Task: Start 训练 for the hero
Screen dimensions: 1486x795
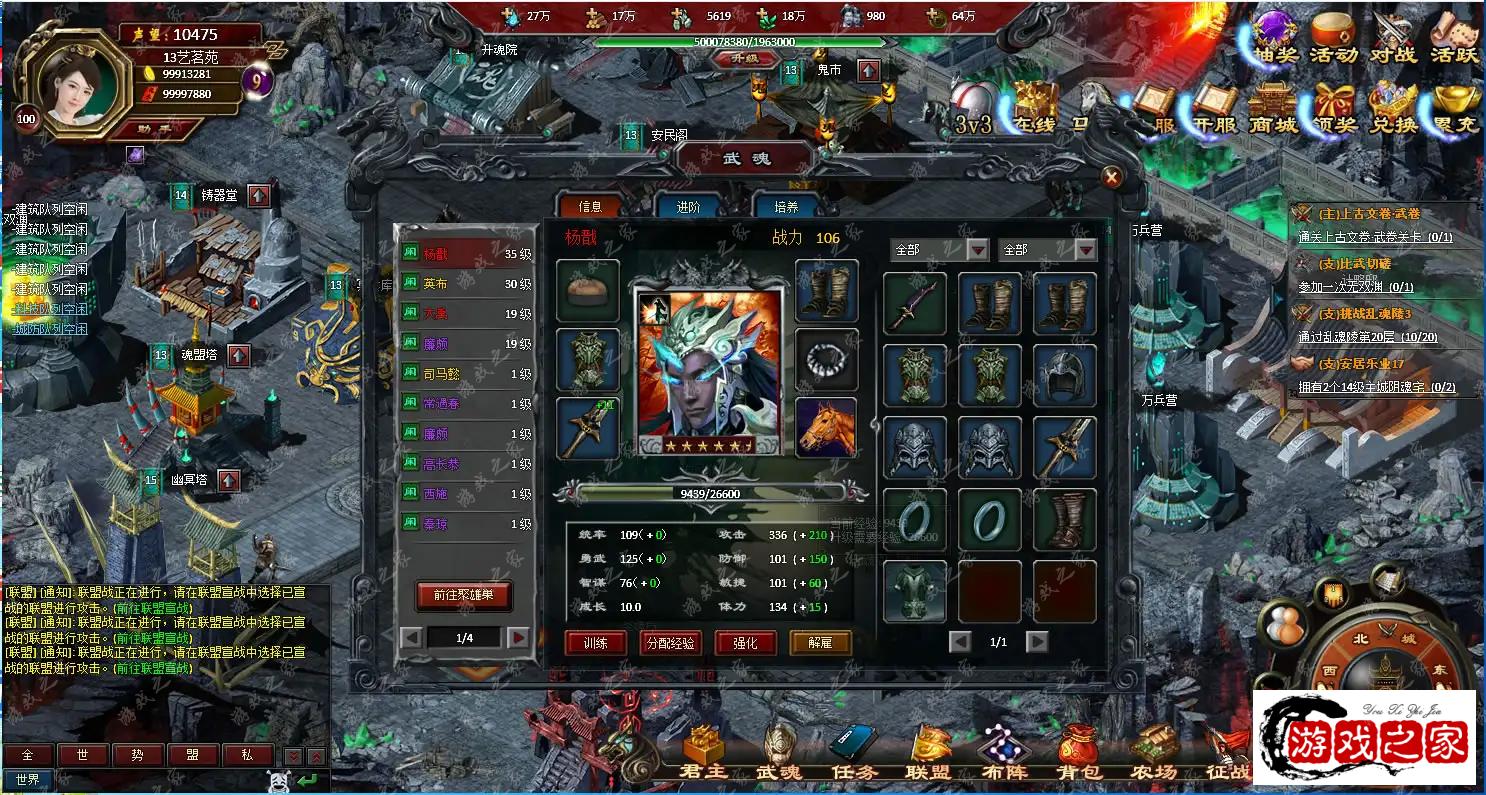Action: (x=596, y=643)
